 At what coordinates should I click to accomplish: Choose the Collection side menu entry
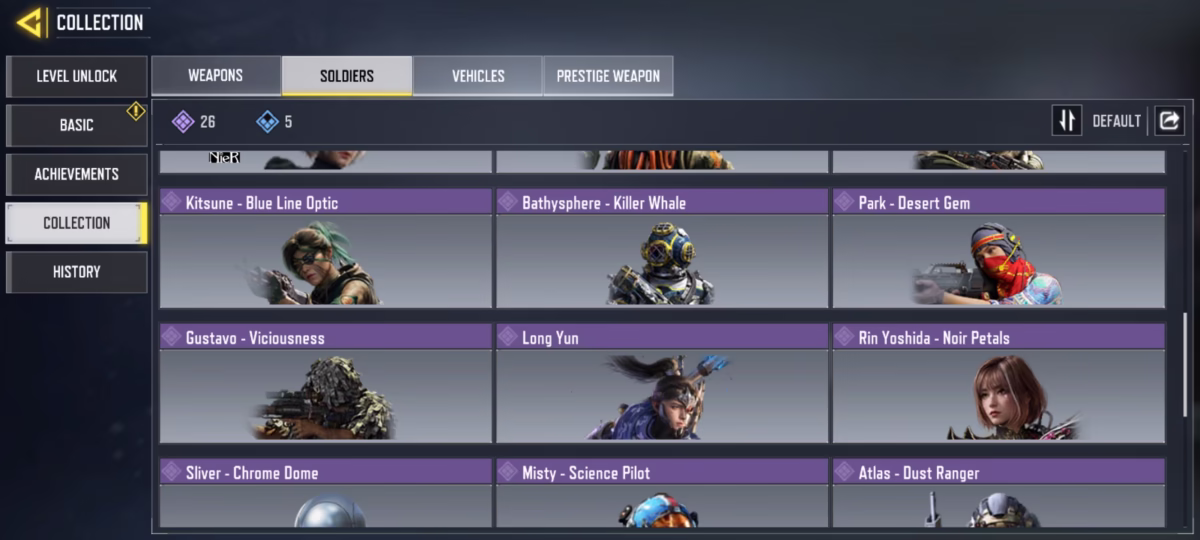pos(76,223)
